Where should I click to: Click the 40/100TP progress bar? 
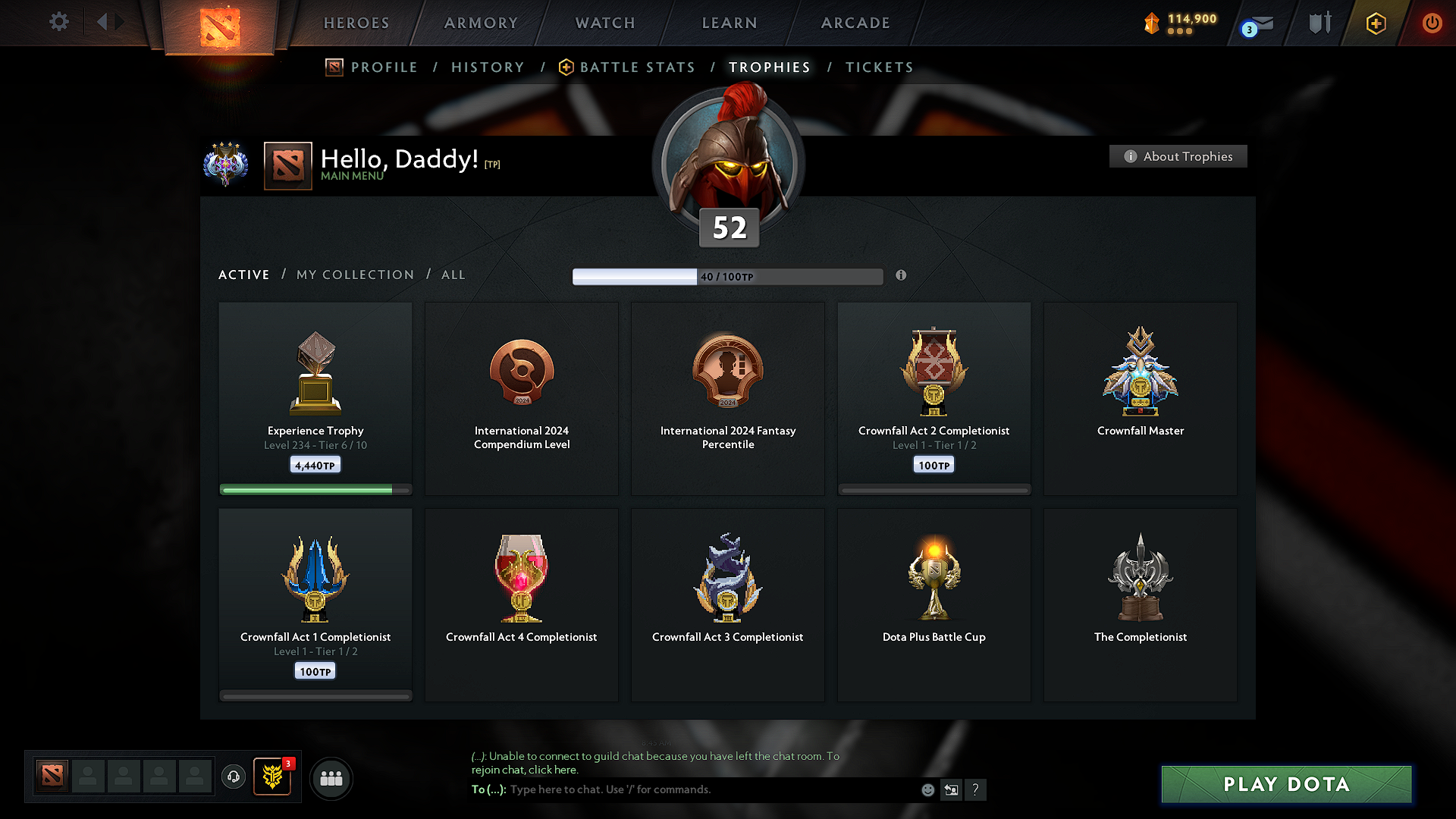pos(728,276)
